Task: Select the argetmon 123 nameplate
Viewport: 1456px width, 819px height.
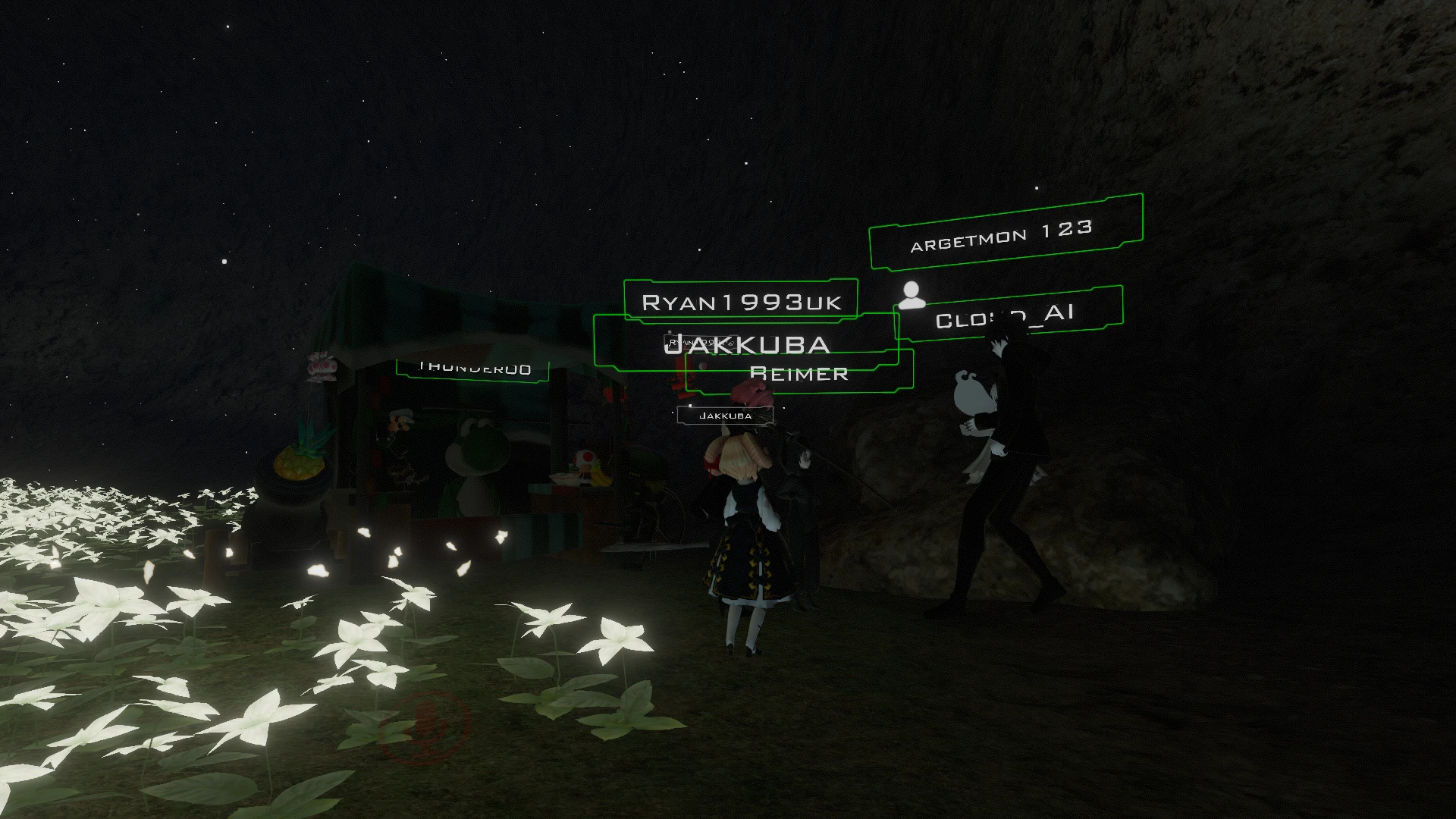Action: (x=1005, y=233)
